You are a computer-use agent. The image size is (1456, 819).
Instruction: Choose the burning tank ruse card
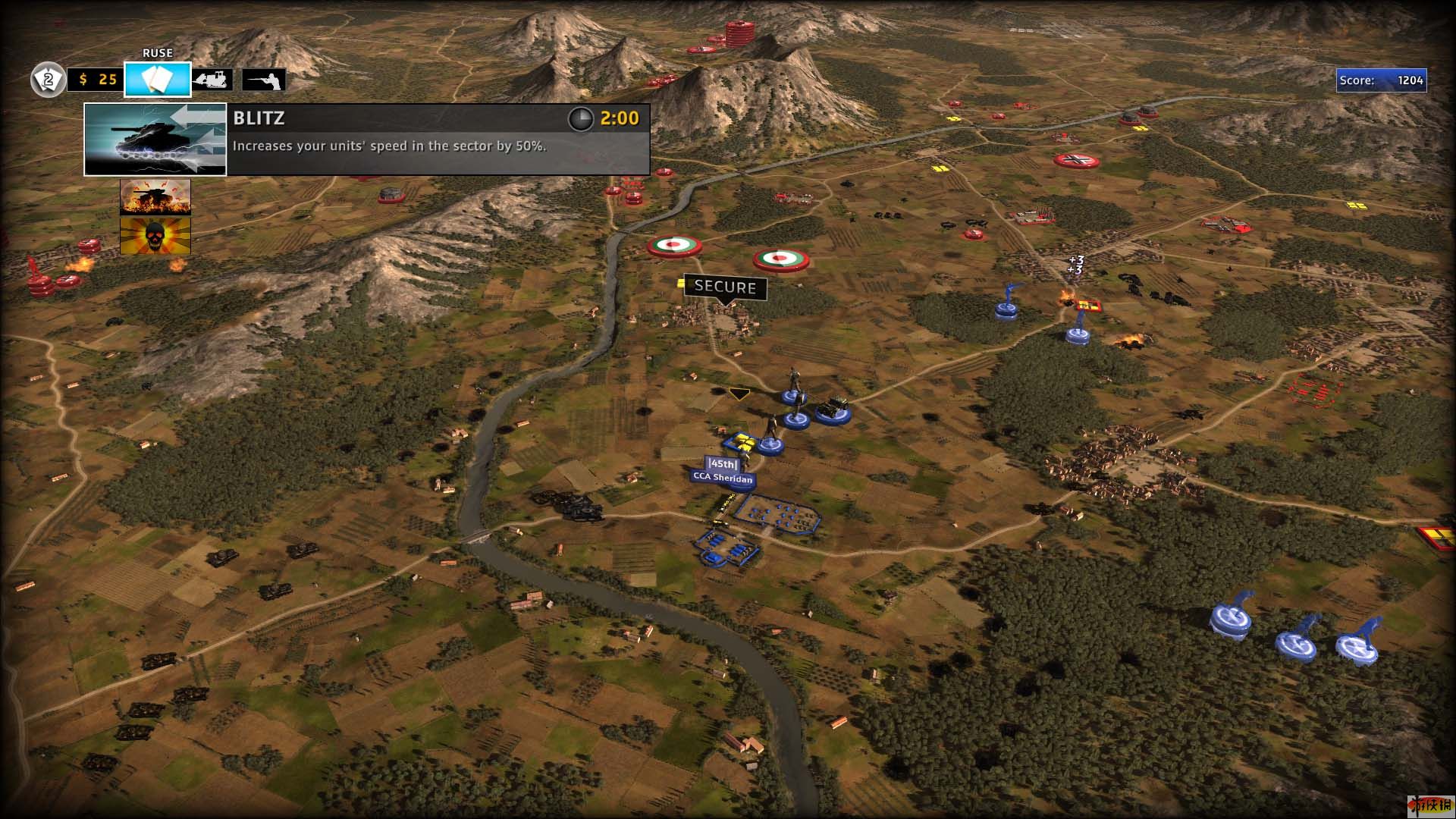pyautogui.click(x=155, y=197)
